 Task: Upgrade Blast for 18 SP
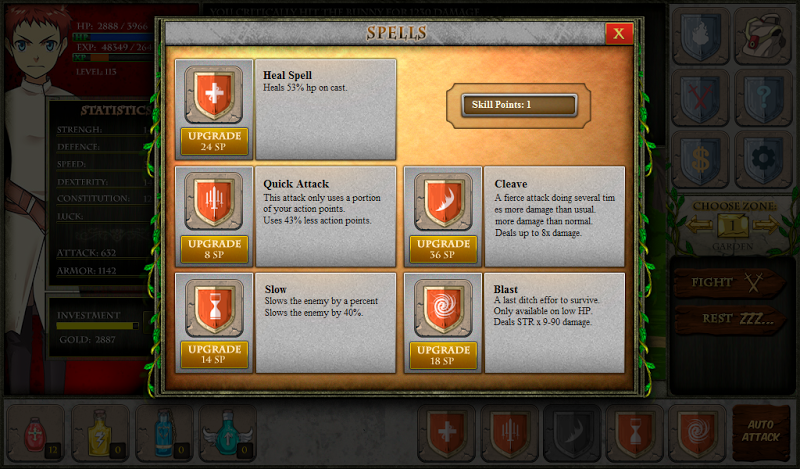click(443, 355)
